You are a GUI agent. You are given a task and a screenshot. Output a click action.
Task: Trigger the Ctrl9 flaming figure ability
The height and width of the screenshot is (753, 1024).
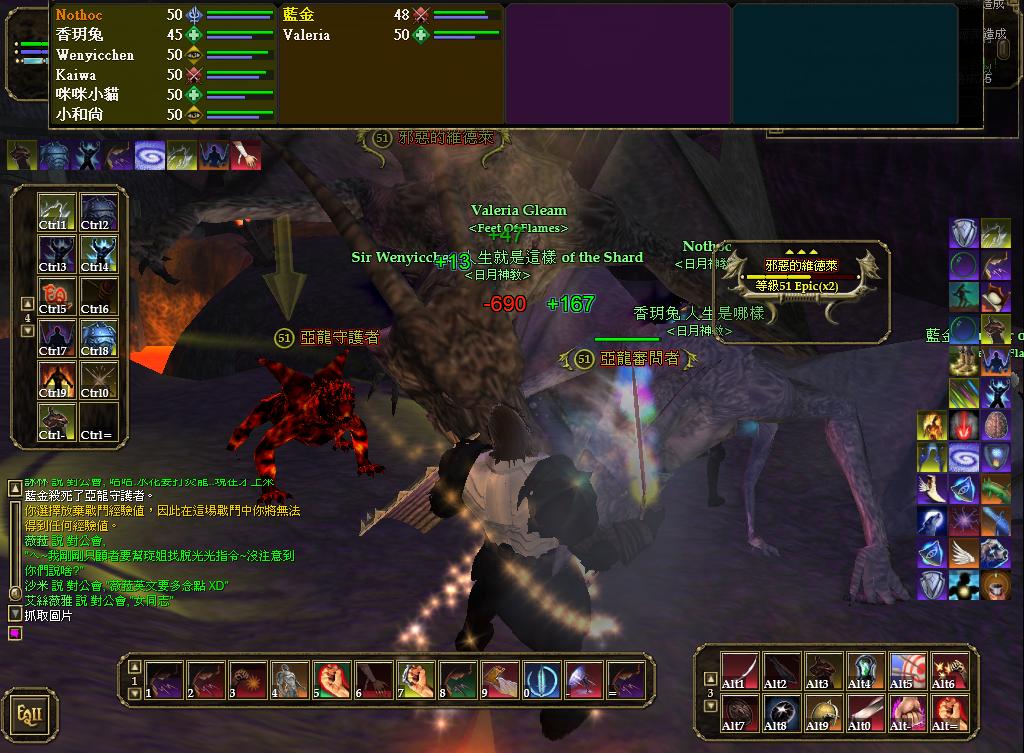coord(53,380)
